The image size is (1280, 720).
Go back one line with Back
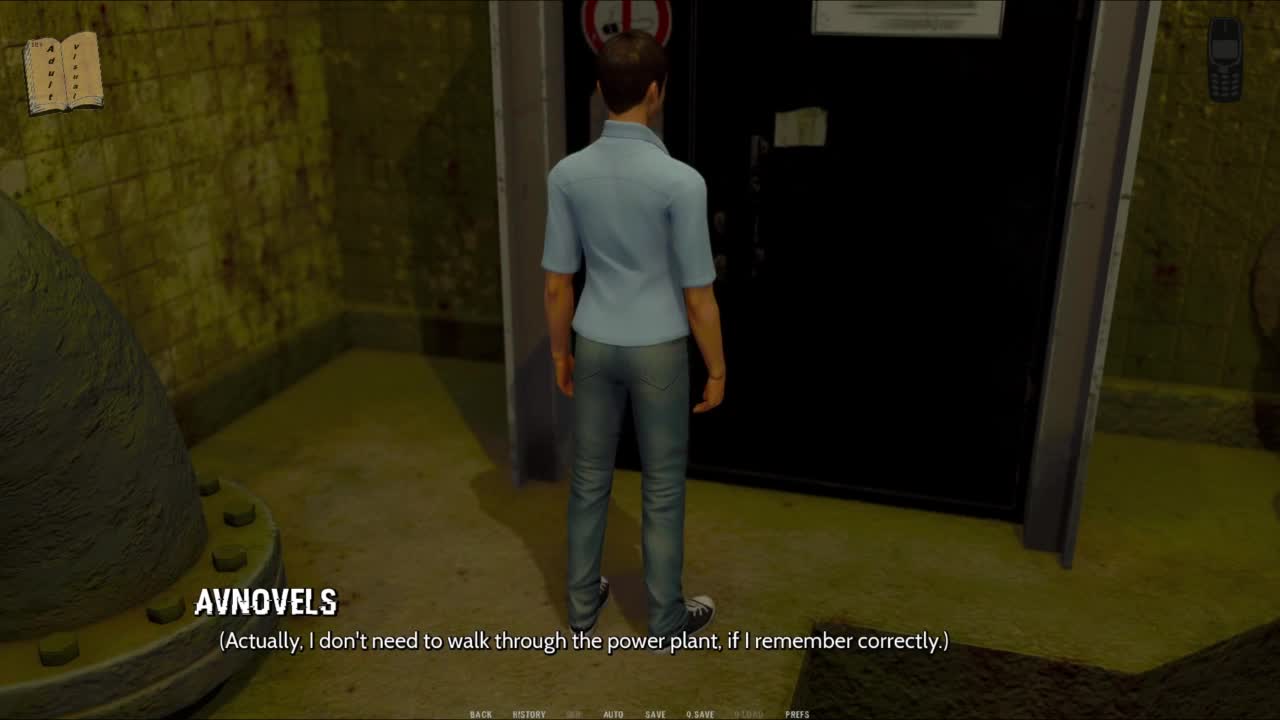coord(481,714)
